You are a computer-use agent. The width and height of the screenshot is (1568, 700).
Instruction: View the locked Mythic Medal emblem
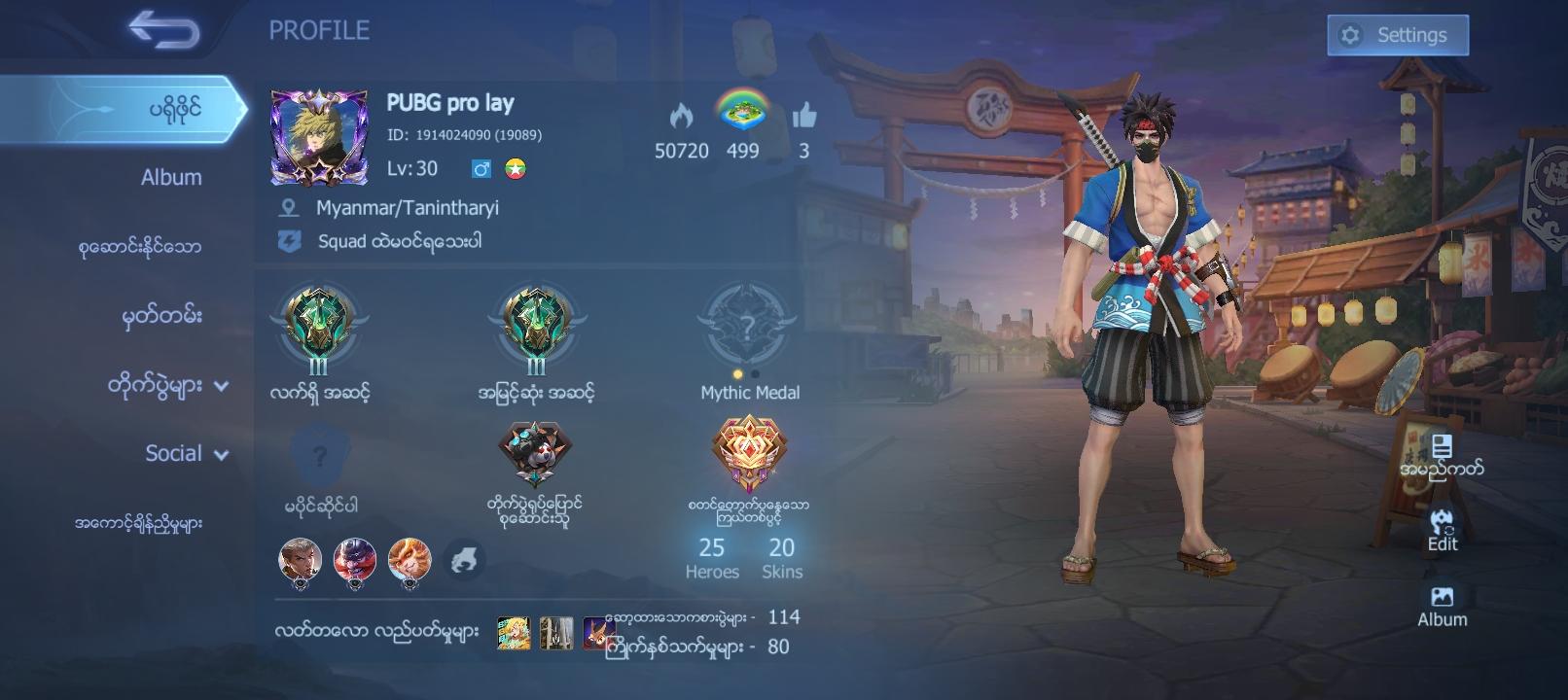tap(746, 328)
